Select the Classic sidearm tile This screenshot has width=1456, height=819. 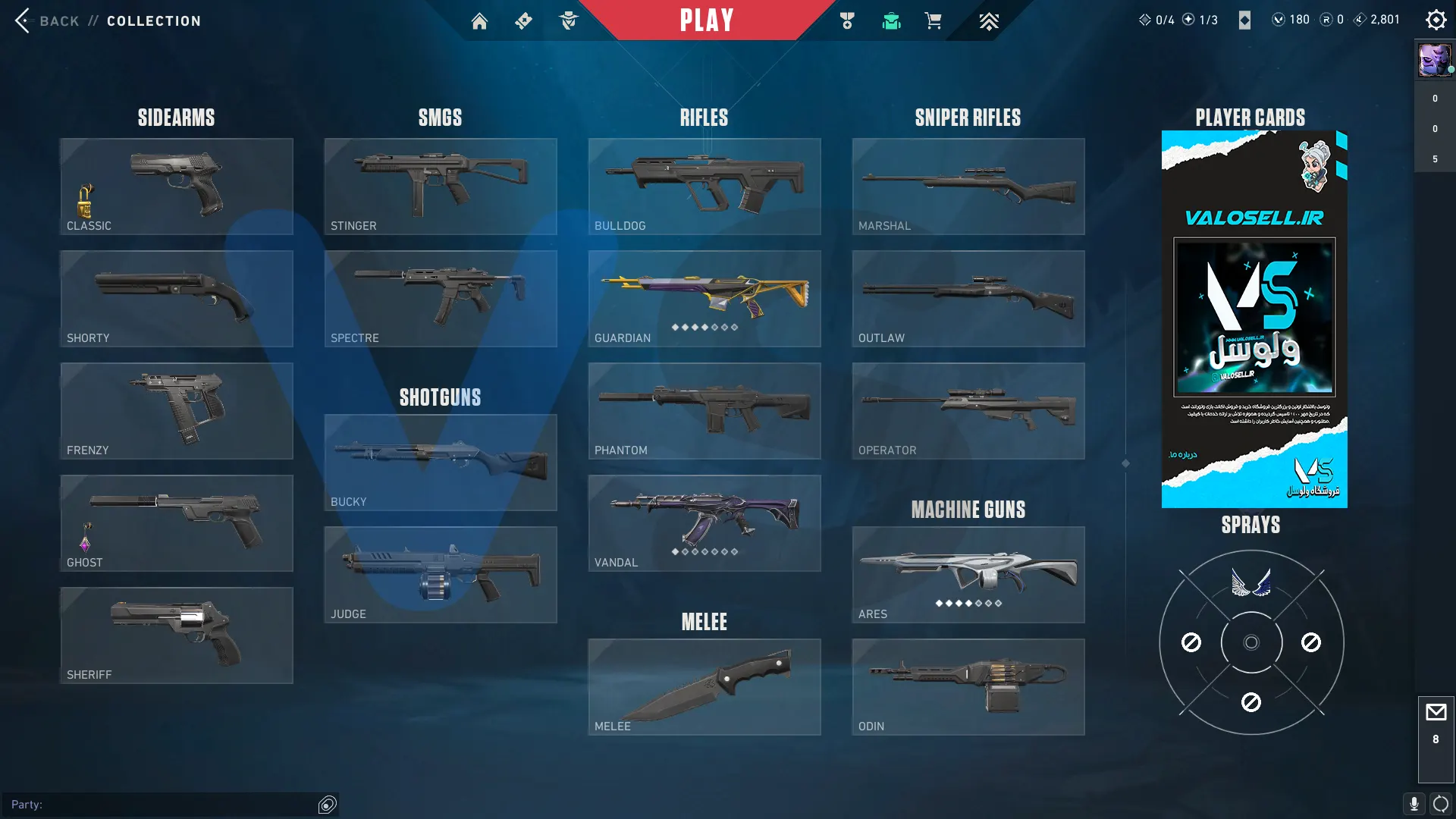coord(177,187)
